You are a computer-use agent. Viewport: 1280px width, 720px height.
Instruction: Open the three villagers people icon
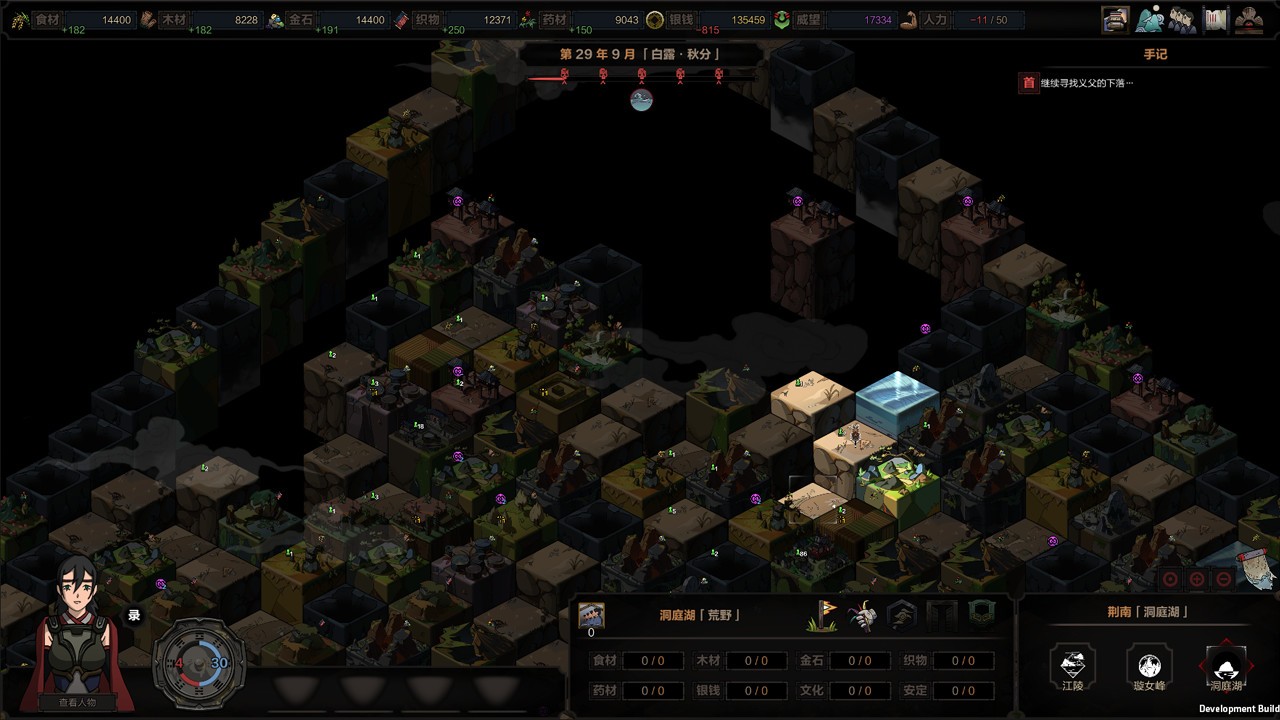[1182, 19]
